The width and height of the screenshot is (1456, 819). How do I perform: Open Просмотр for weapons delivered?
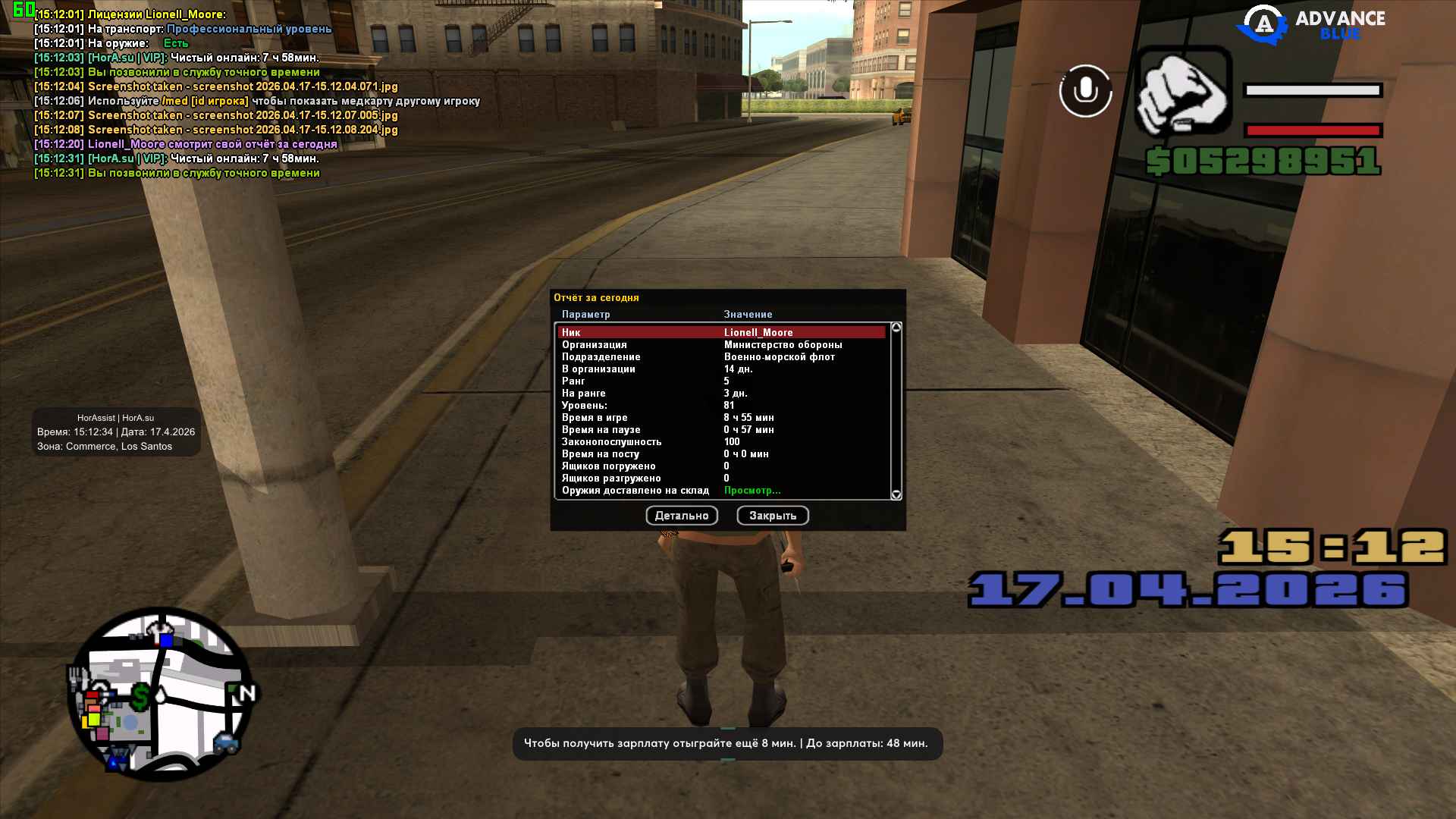point(752,491)
